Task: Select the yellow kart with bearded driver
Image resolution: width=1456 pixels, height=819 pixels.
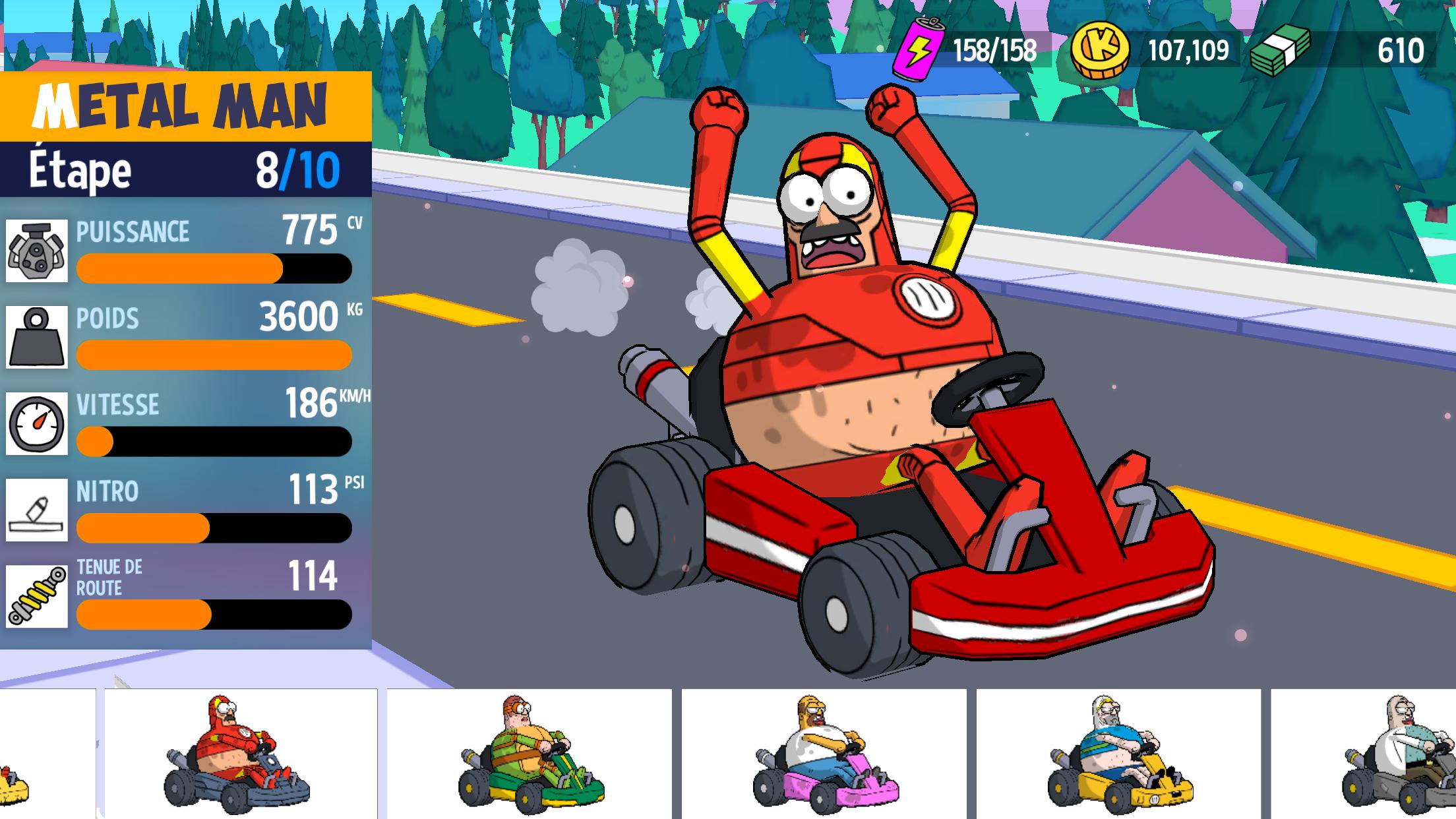Action: (x=1118, y=755)
